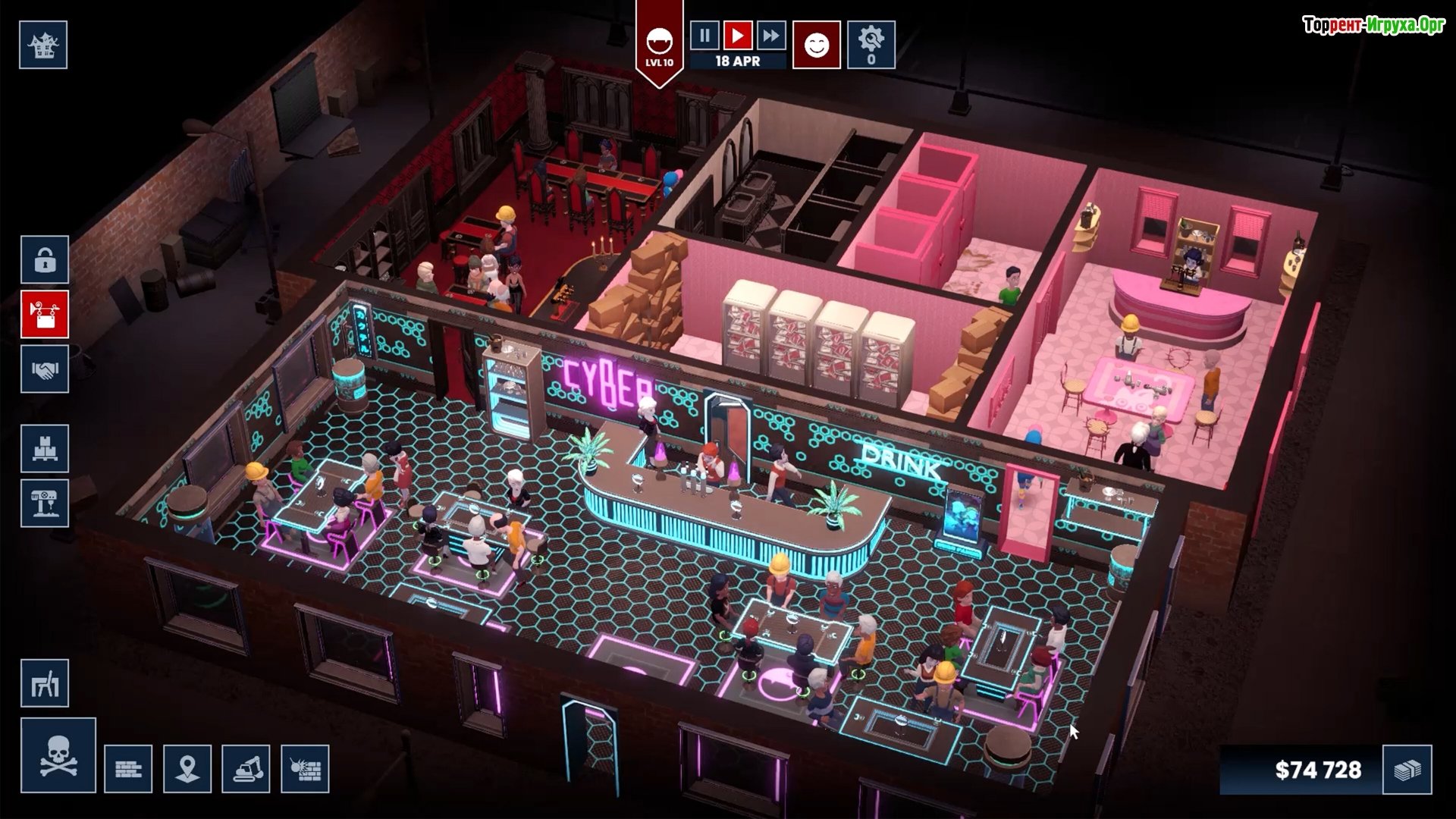Image resolution: width=1456 pixels, height=819 pixels.
Task: Toggle the red hanging signboard button
Action: coord(45,314)
